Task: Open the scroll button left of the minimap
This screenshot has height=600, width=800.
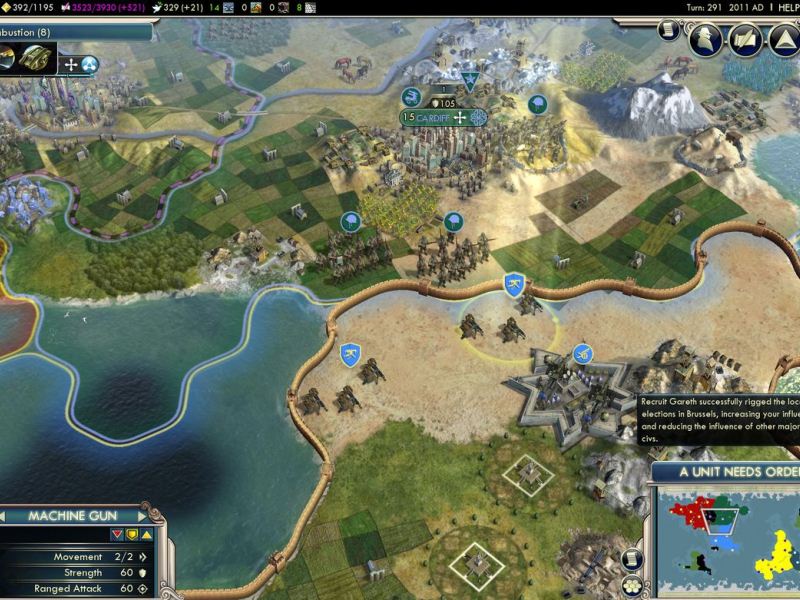Action: (630, 558)
